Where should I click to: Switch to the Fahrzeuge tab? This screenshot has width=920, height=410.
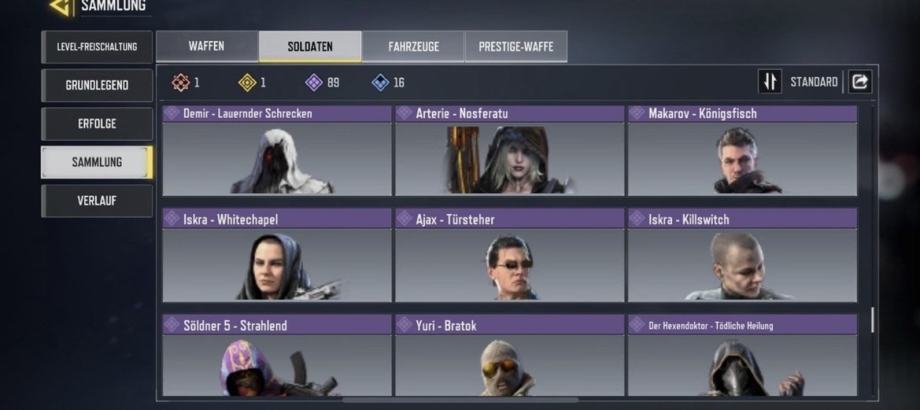(413, 46)
